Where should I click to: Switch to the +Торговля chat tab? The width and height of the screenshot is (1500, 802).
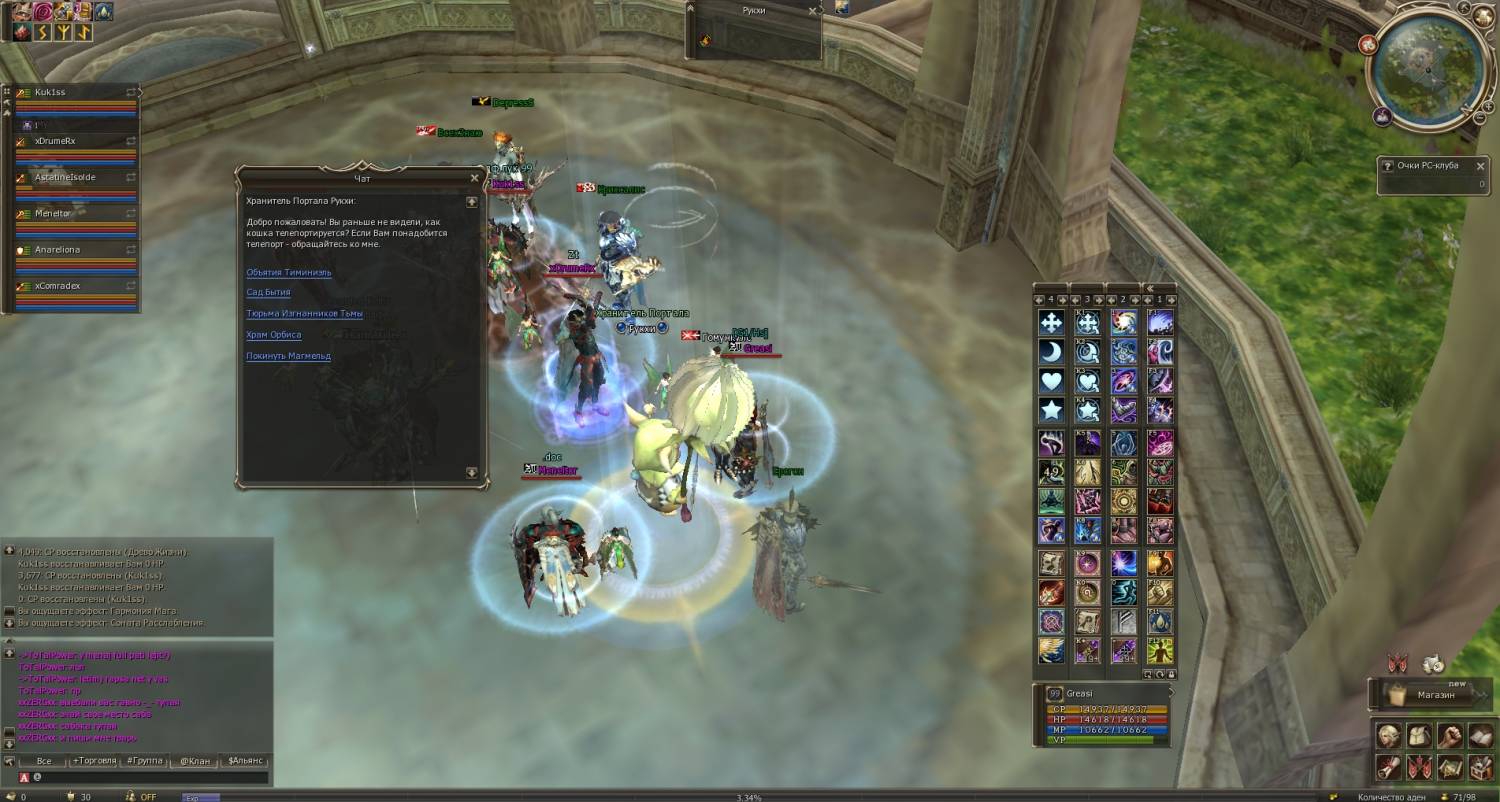tap(94, 761)
